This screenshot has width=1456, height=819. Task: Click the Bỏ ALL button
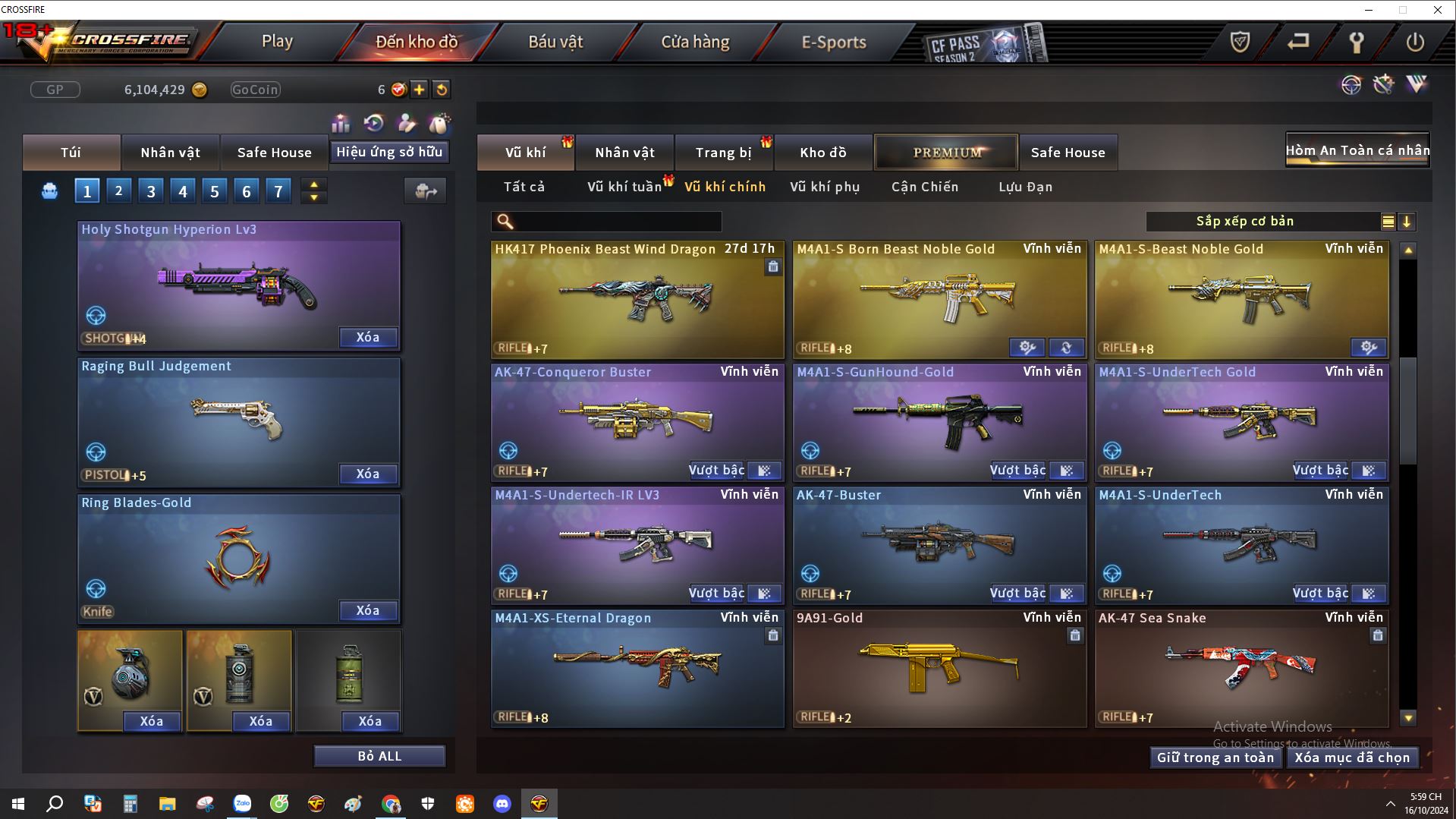coord(379,757)
